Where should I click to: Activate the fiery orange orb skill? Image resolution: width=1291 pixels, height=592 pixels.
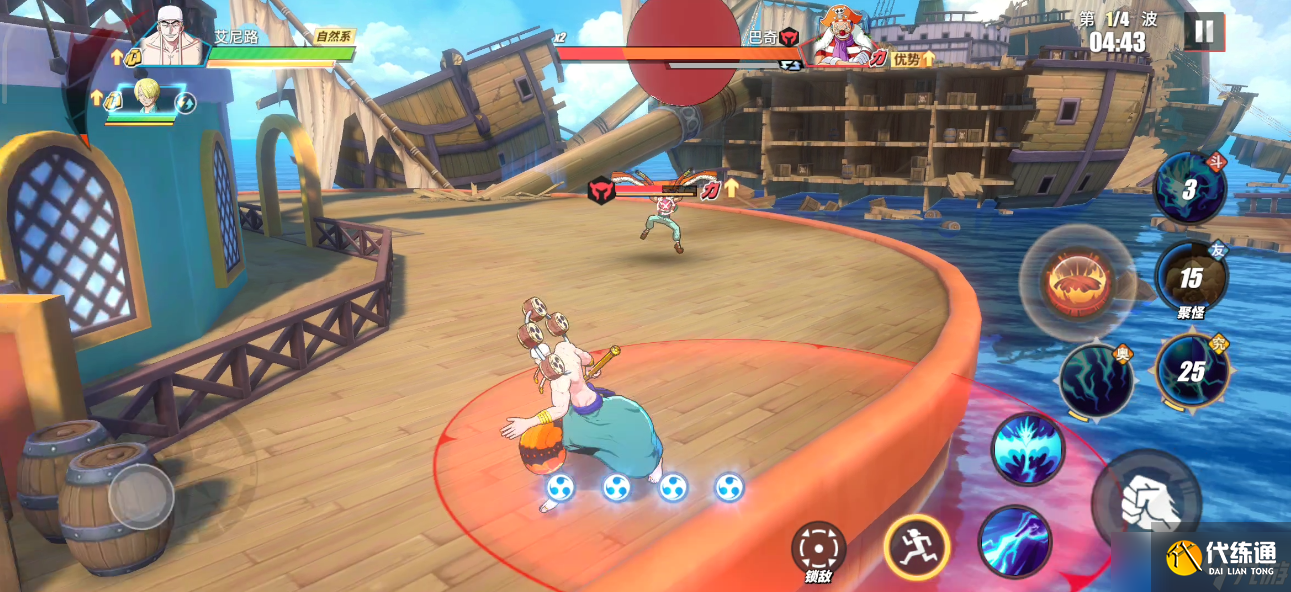point(1076,282)
